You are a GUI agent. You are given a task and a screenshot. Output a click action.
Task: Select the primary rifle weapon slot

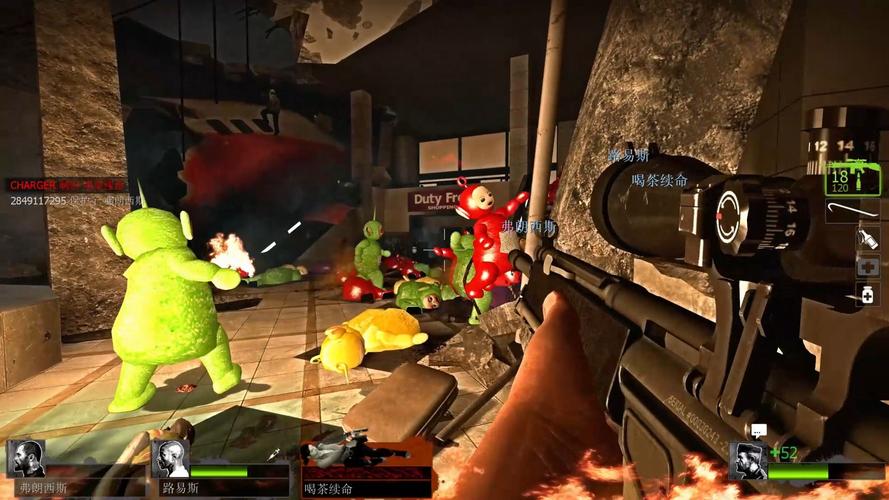point(851,179)
